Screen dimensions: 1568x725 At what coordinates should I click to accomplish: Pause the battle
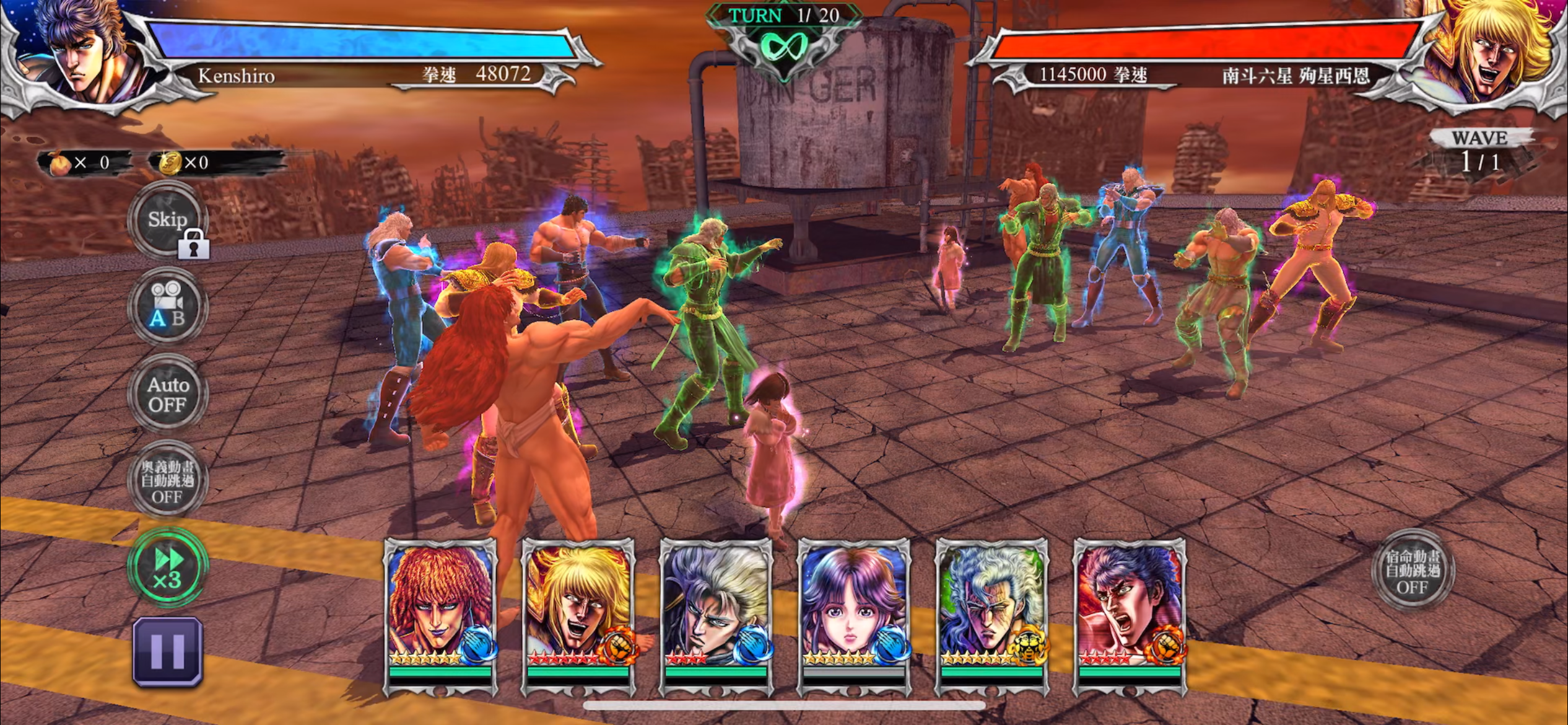pyautogui.click(x=167, y=652)
